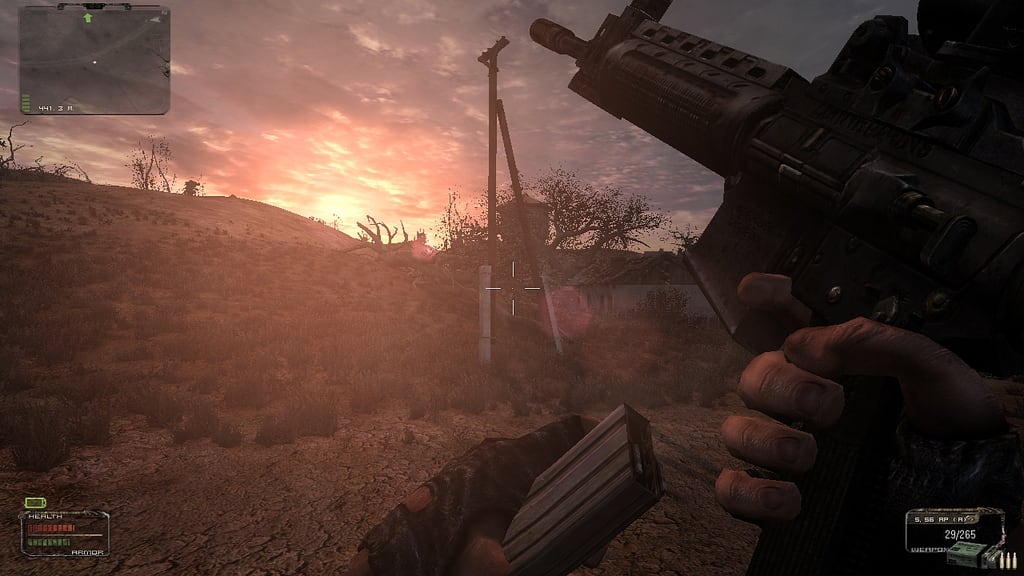Click the minimap in the corner
Image resolution: width=1024 pixels, height=576 pixels.
94,58
